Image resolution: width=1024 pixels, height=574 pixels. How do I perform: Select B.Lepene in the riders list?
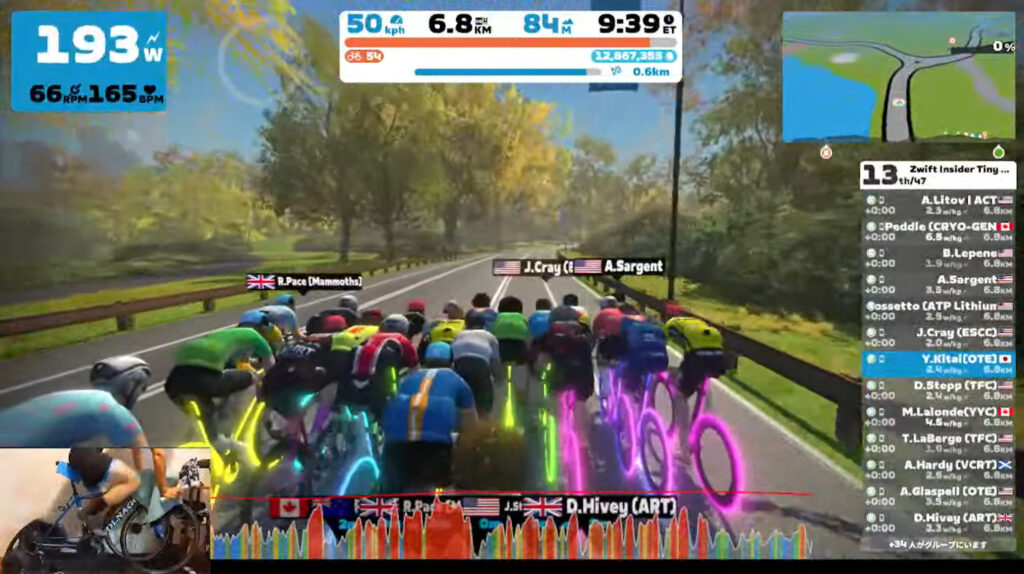tap(938, 258)
